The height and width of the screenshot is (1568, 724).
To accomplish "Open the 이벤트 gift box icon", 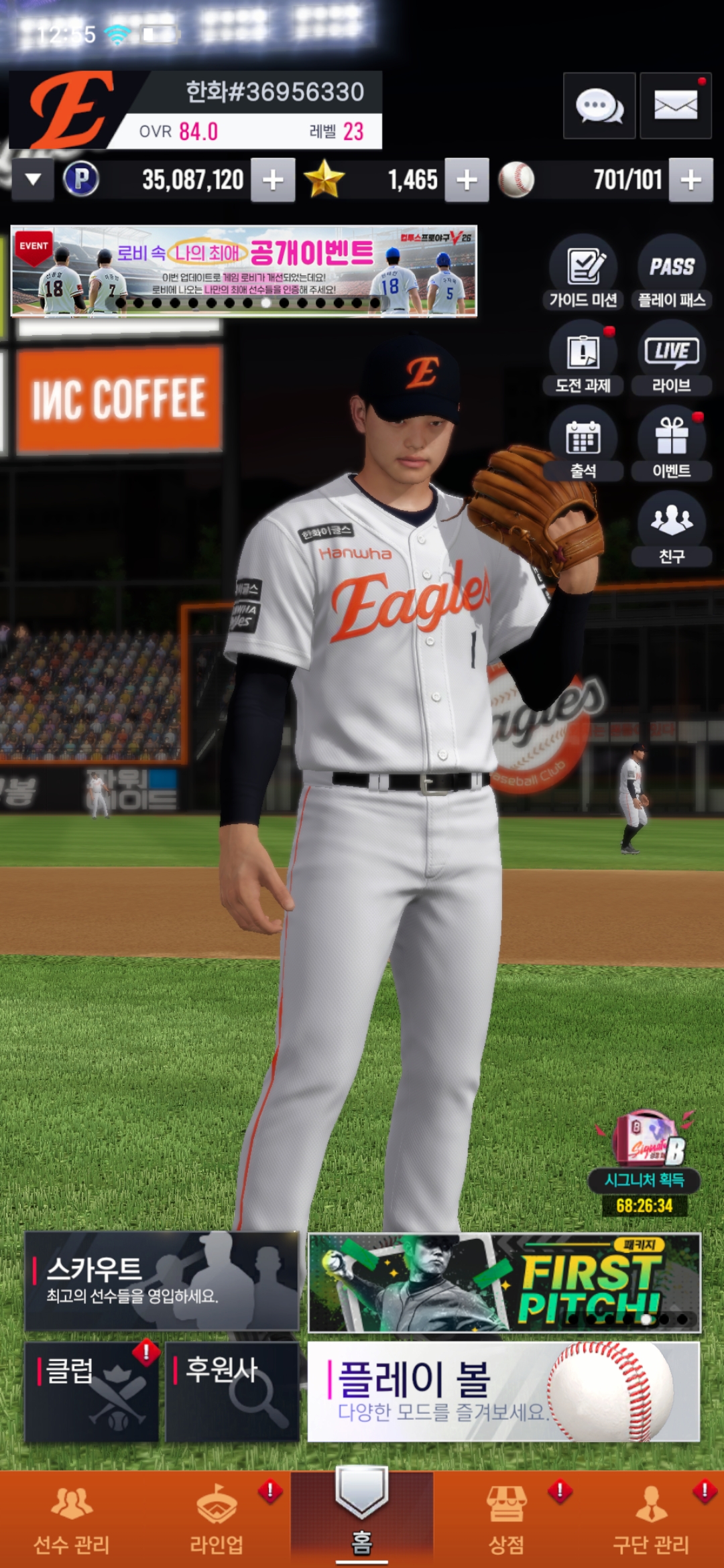I will click(671, 444).
